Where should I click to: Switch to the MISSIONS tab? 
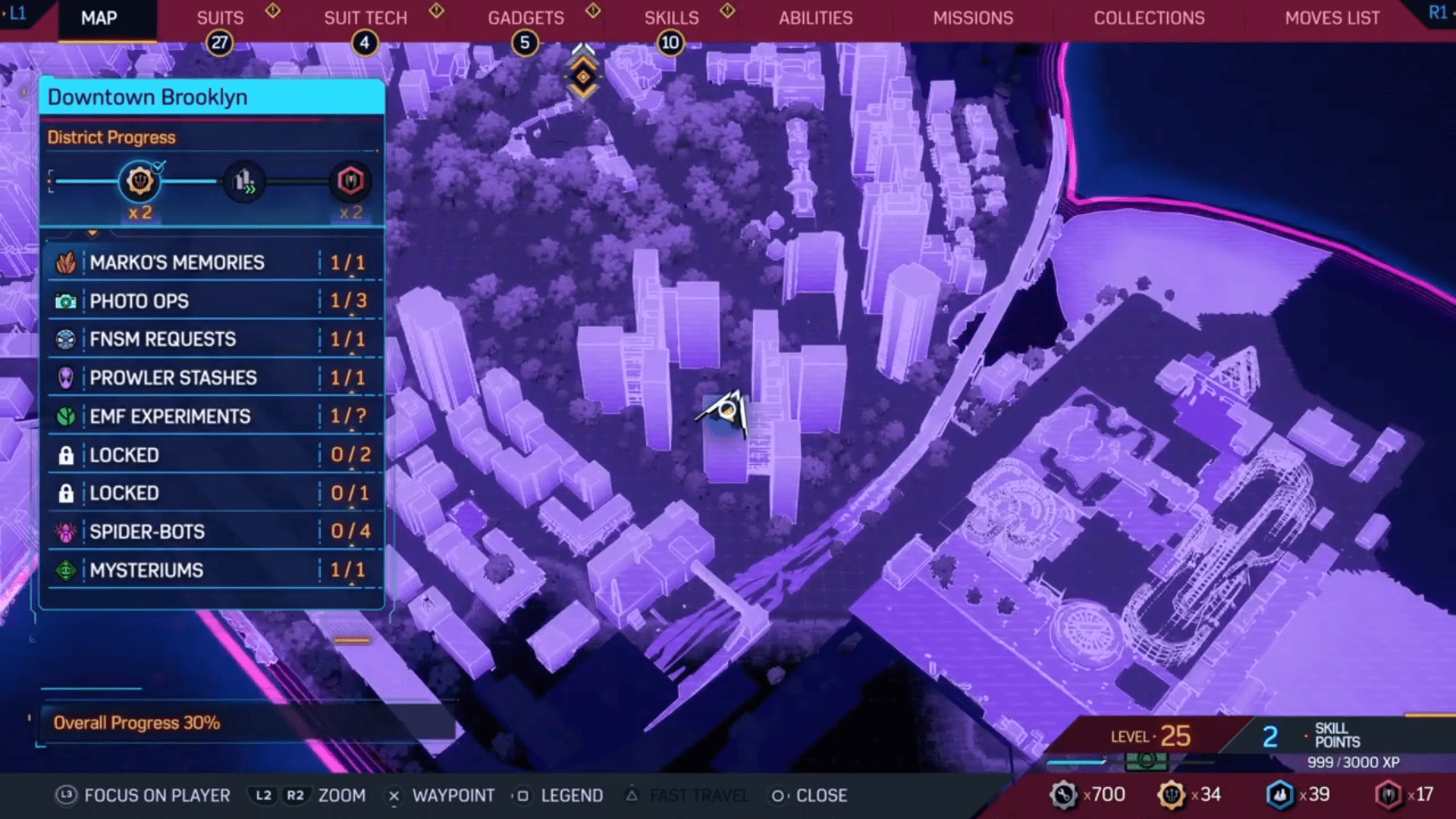[973, 18]
